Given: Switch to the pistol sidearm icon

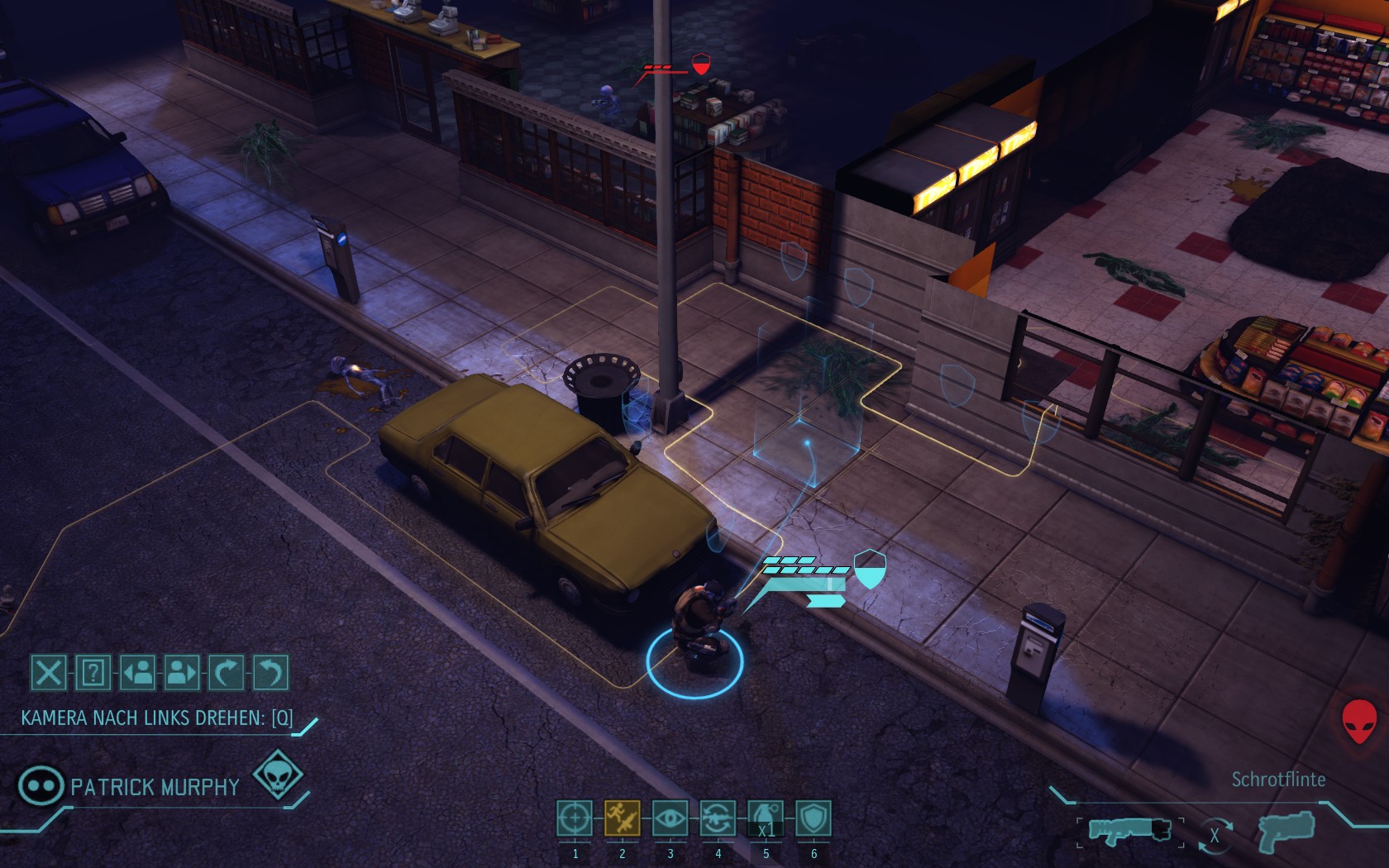Looking at the screenshot, I should point(1286,831).
